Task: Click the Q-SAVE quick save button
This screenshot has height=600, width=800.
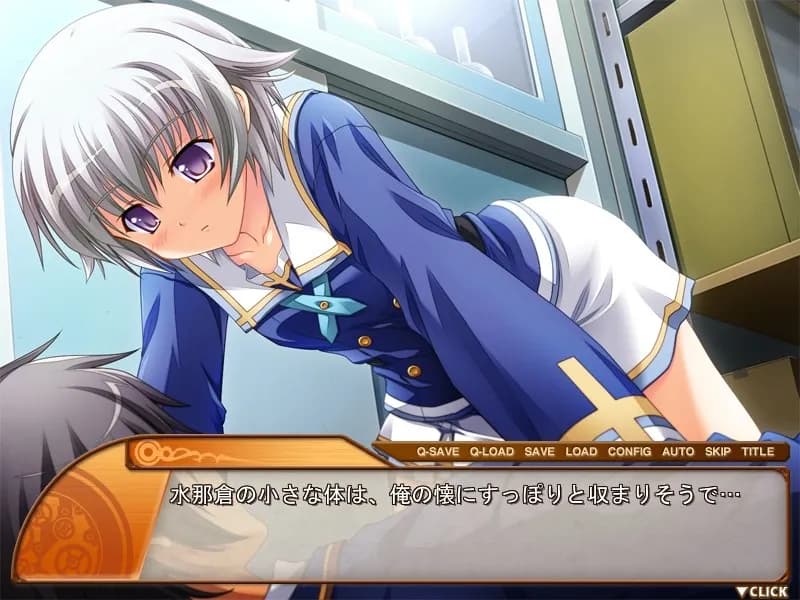Action: (438, 452)
